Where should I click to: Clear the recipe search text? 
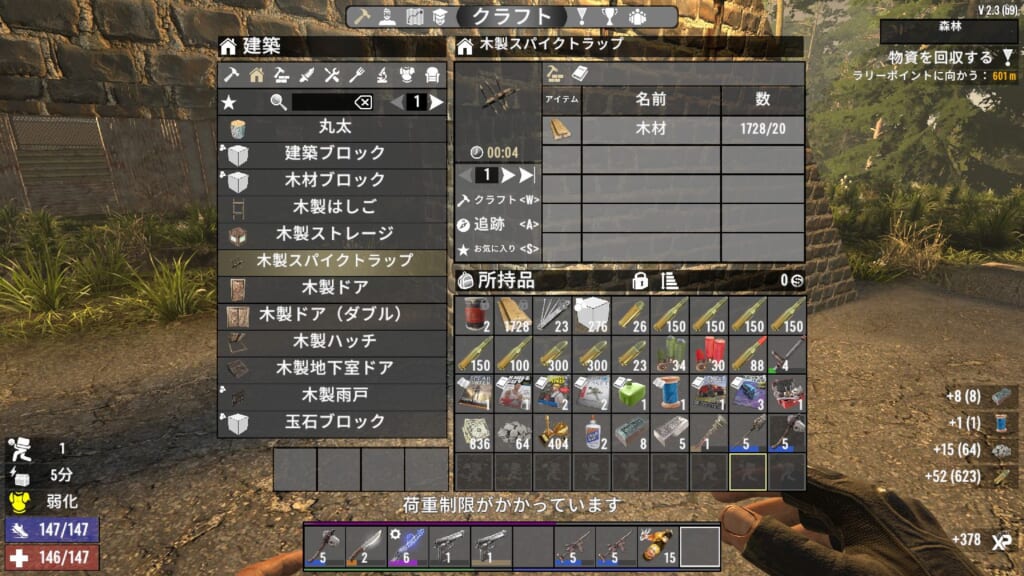(363, 102)
